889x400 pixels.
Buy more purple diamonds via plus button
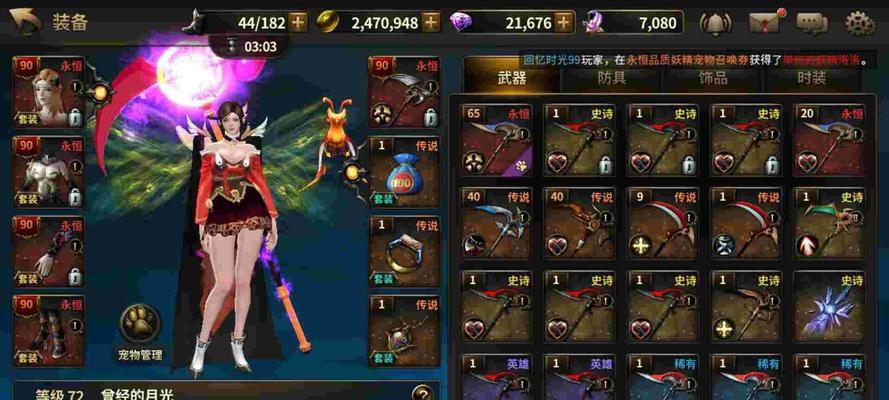(x=566, y=21)
